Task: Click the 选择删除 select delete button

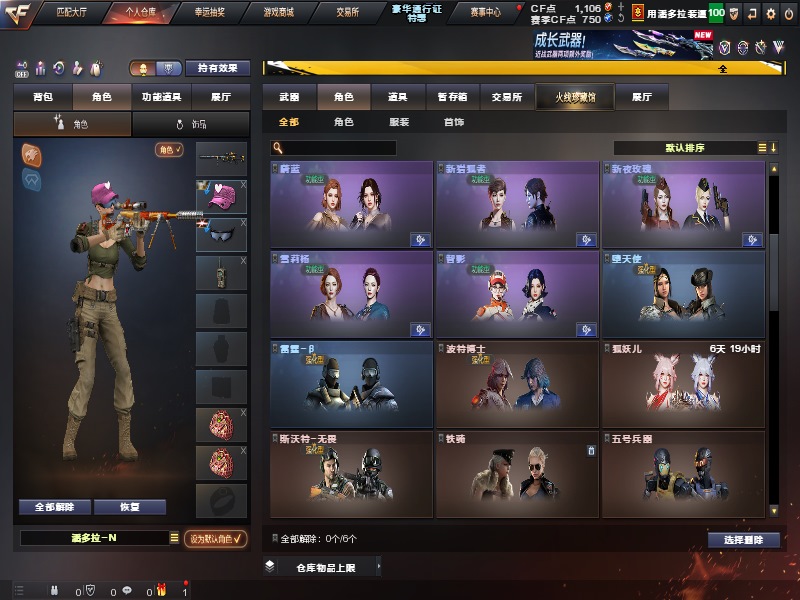Action: pos(743,540)
